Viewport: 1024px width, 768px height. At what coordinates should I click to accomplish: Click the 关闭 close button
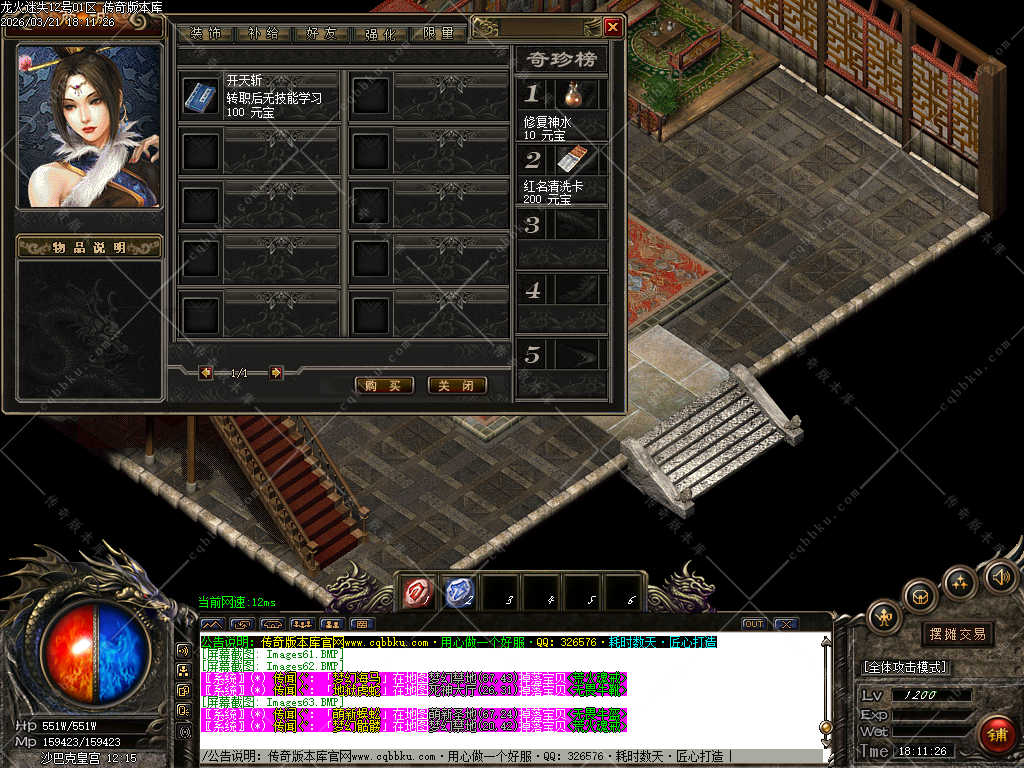coord(457,385)
